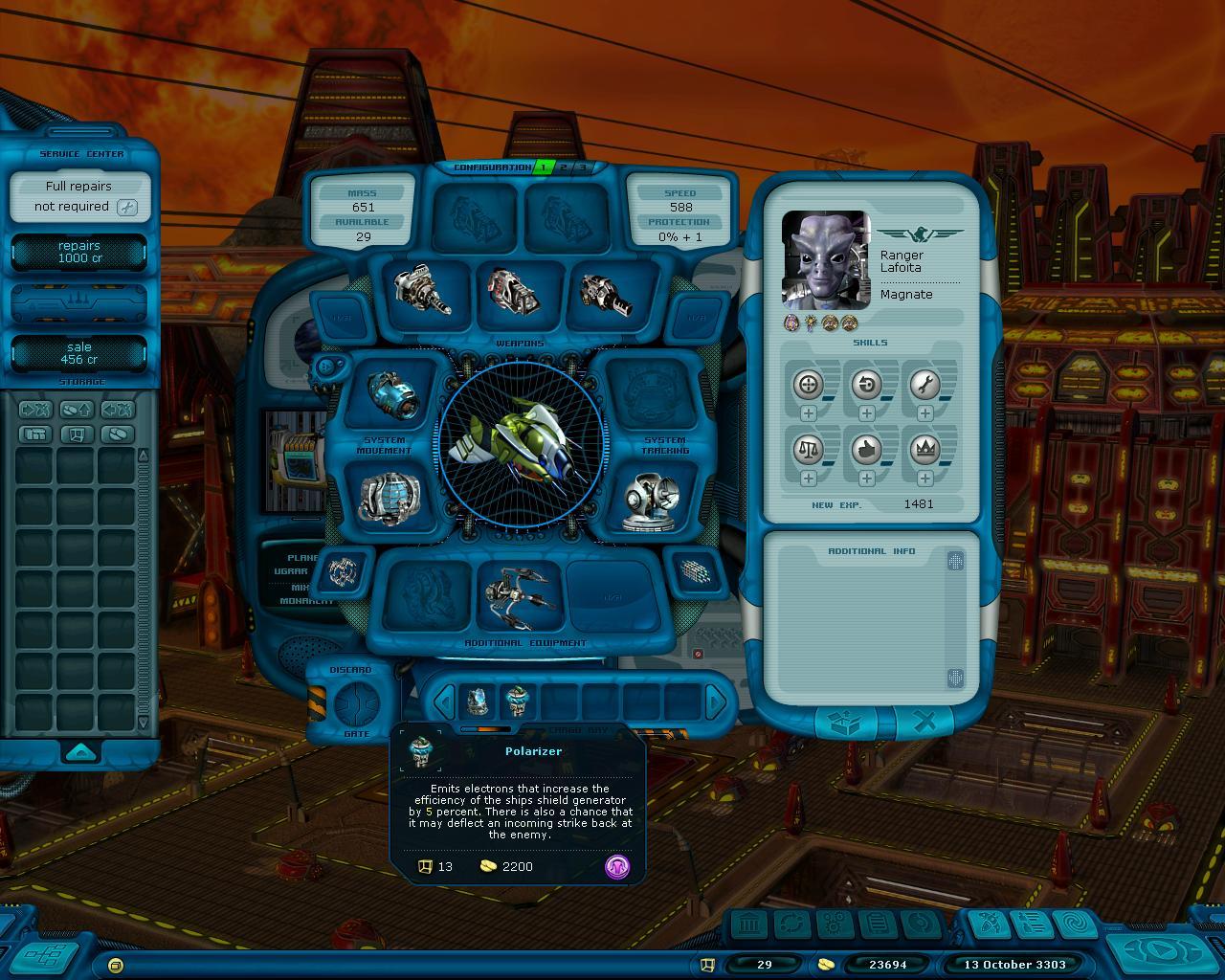Select the rightmost equipped weapon slot
The image size is (1225, 980).
(606, 293)
